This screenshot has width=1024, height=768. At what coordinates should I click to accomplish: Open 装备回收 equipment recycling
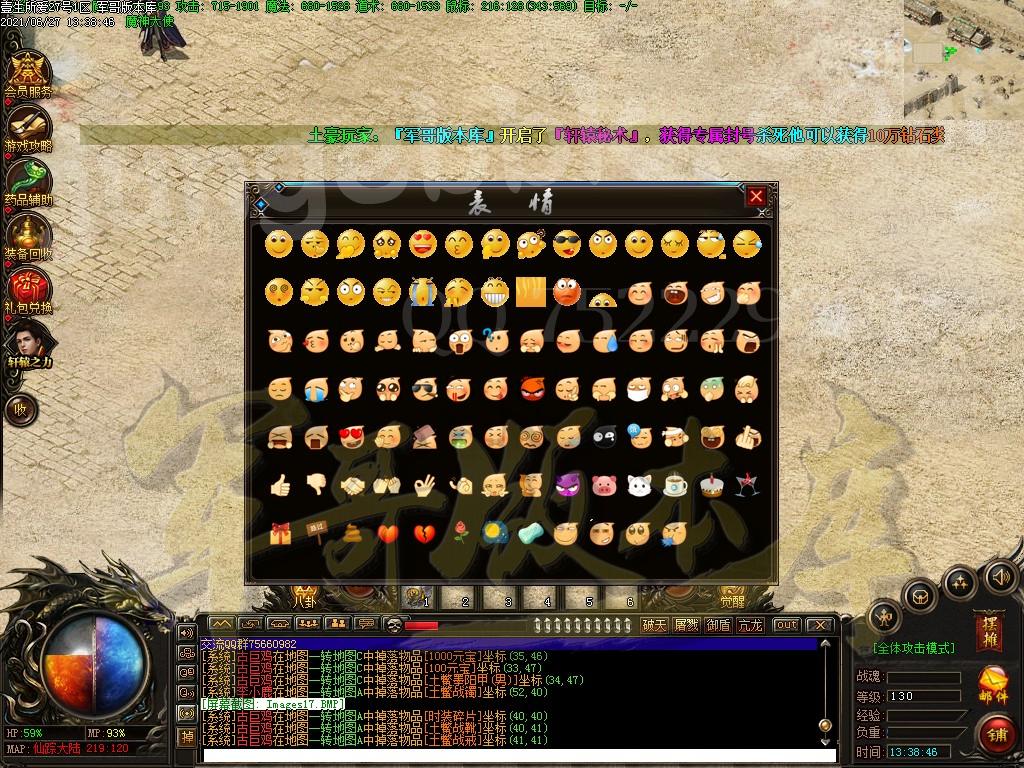tap(28, 236)
